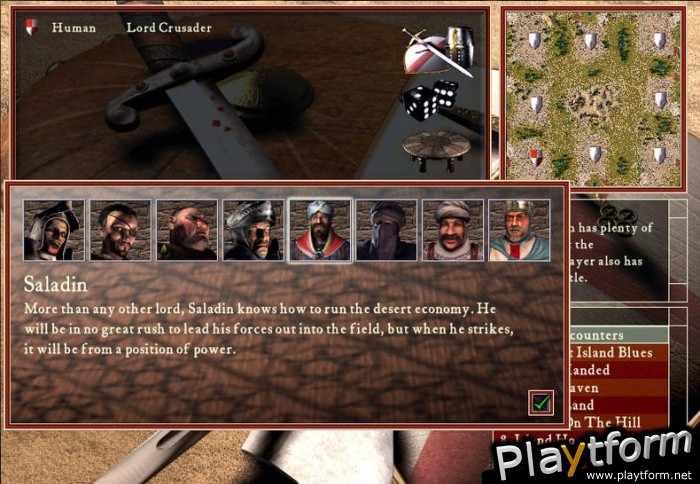Choose the Snake's eyepatch portrait

120,231
